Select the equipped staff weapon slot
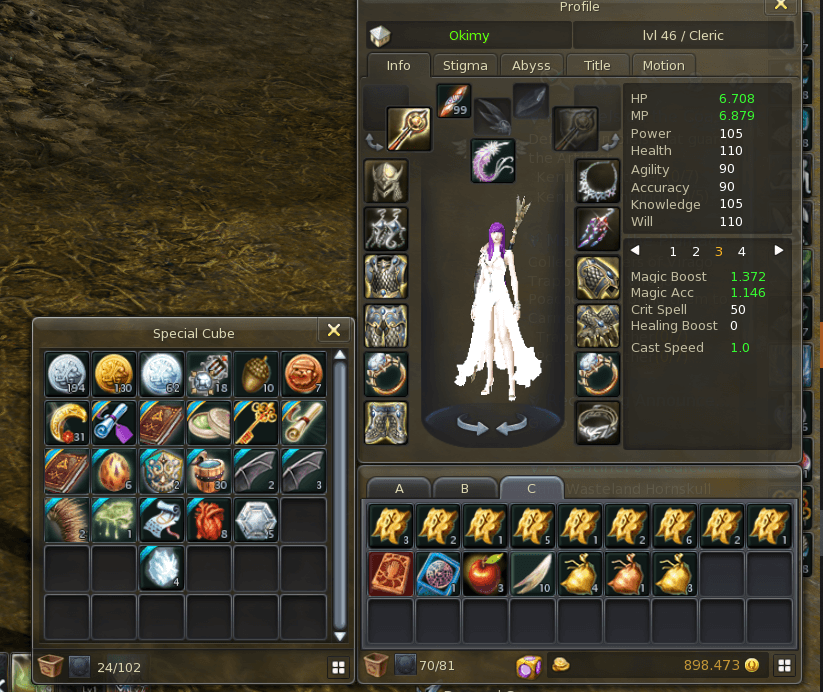This screenshot has width=823, height=692. (408, 129)
